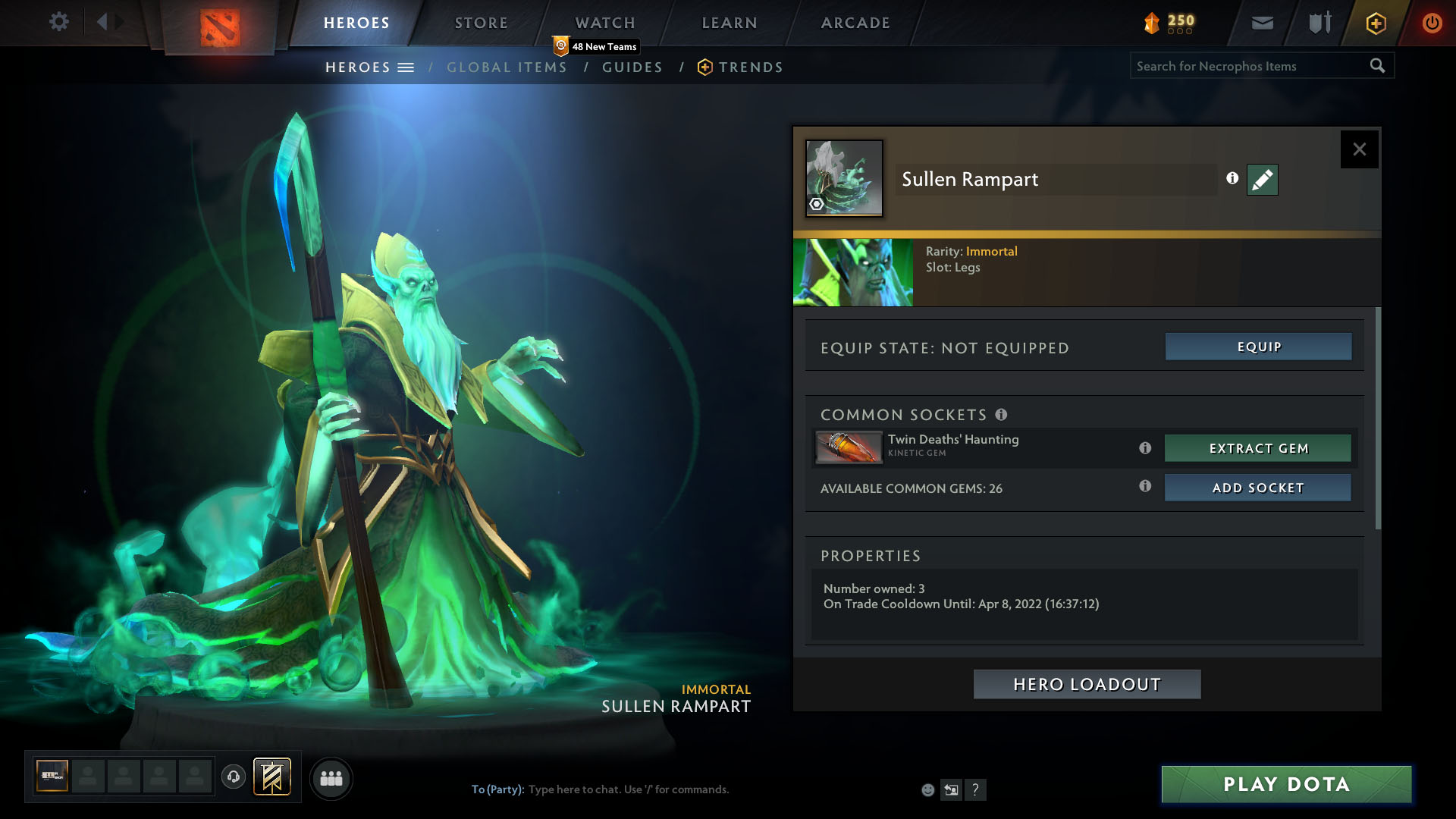Image resolution: width=1456 pixels, height=819 pixels.
Task: Open the Global Items section
Action: click(507, 67)
